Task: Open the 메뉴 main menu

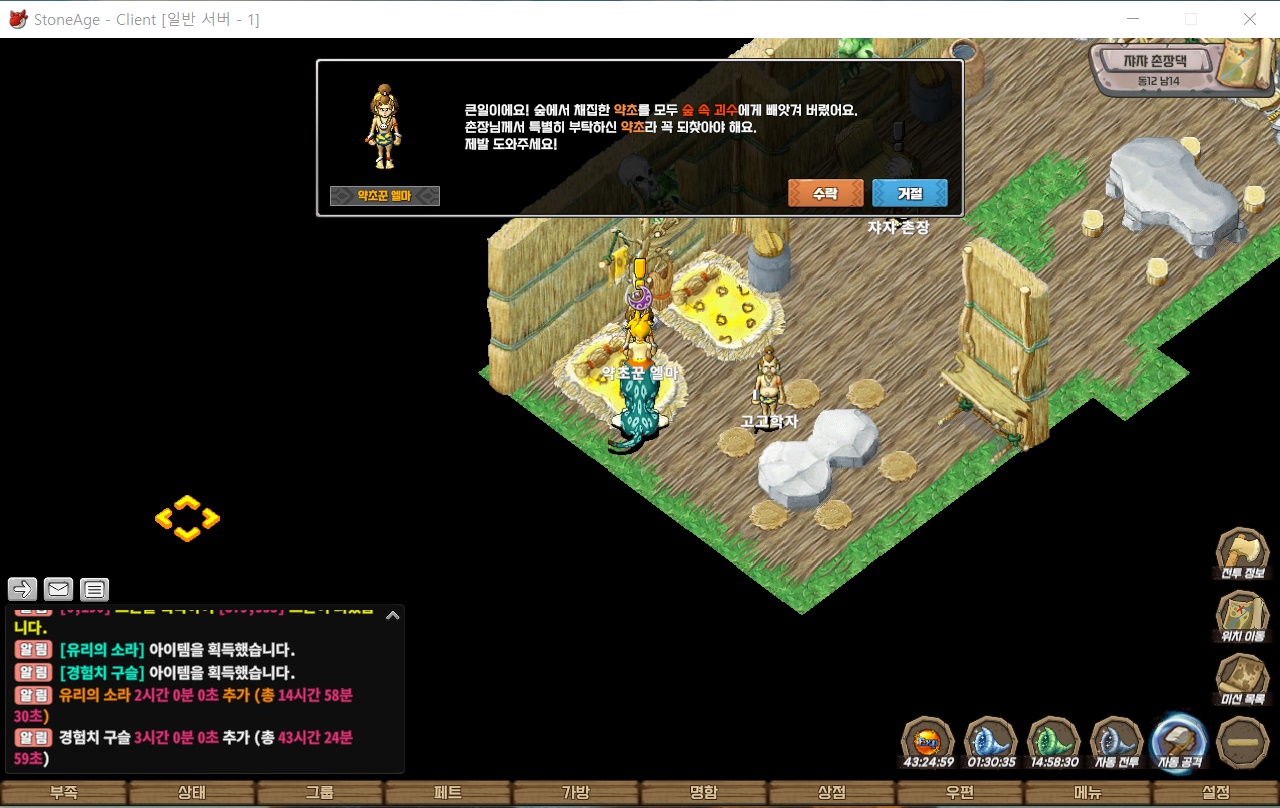Action: [1088, 793]
